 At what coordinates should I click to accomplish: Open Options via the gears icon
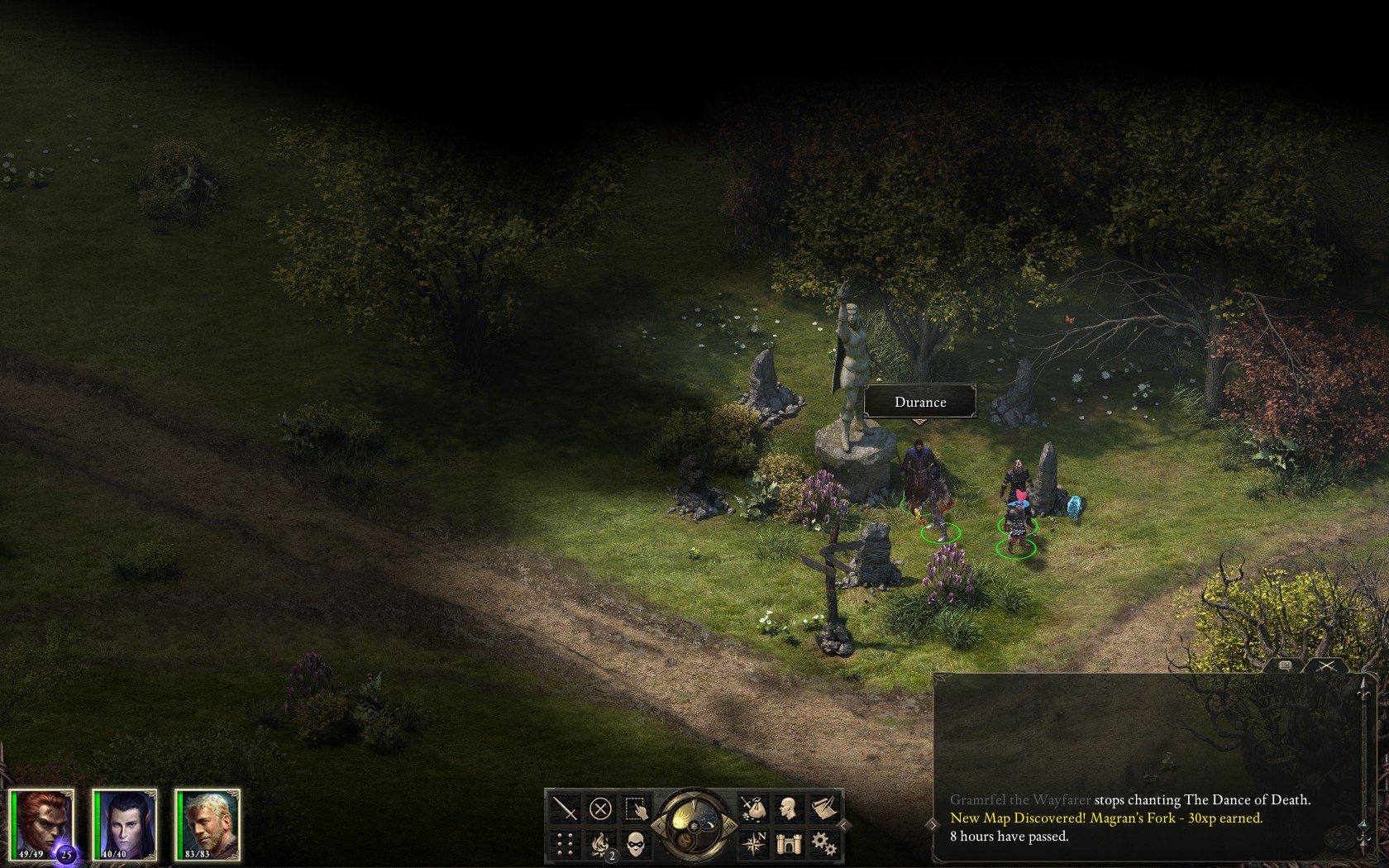tap(823, 842)
